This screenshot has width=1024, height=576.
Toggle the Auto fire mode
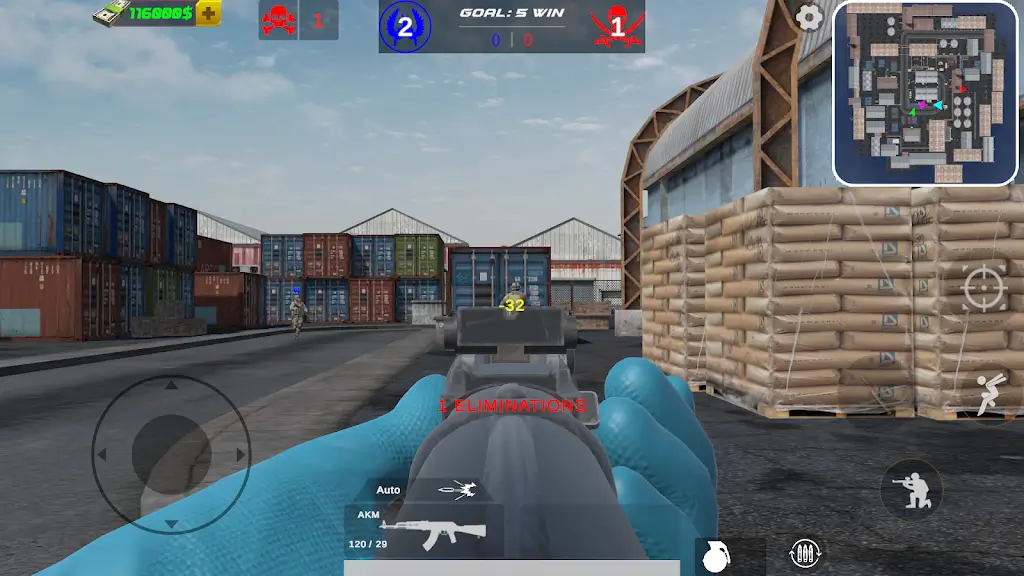pyautogui.click(x=423, y=490)
